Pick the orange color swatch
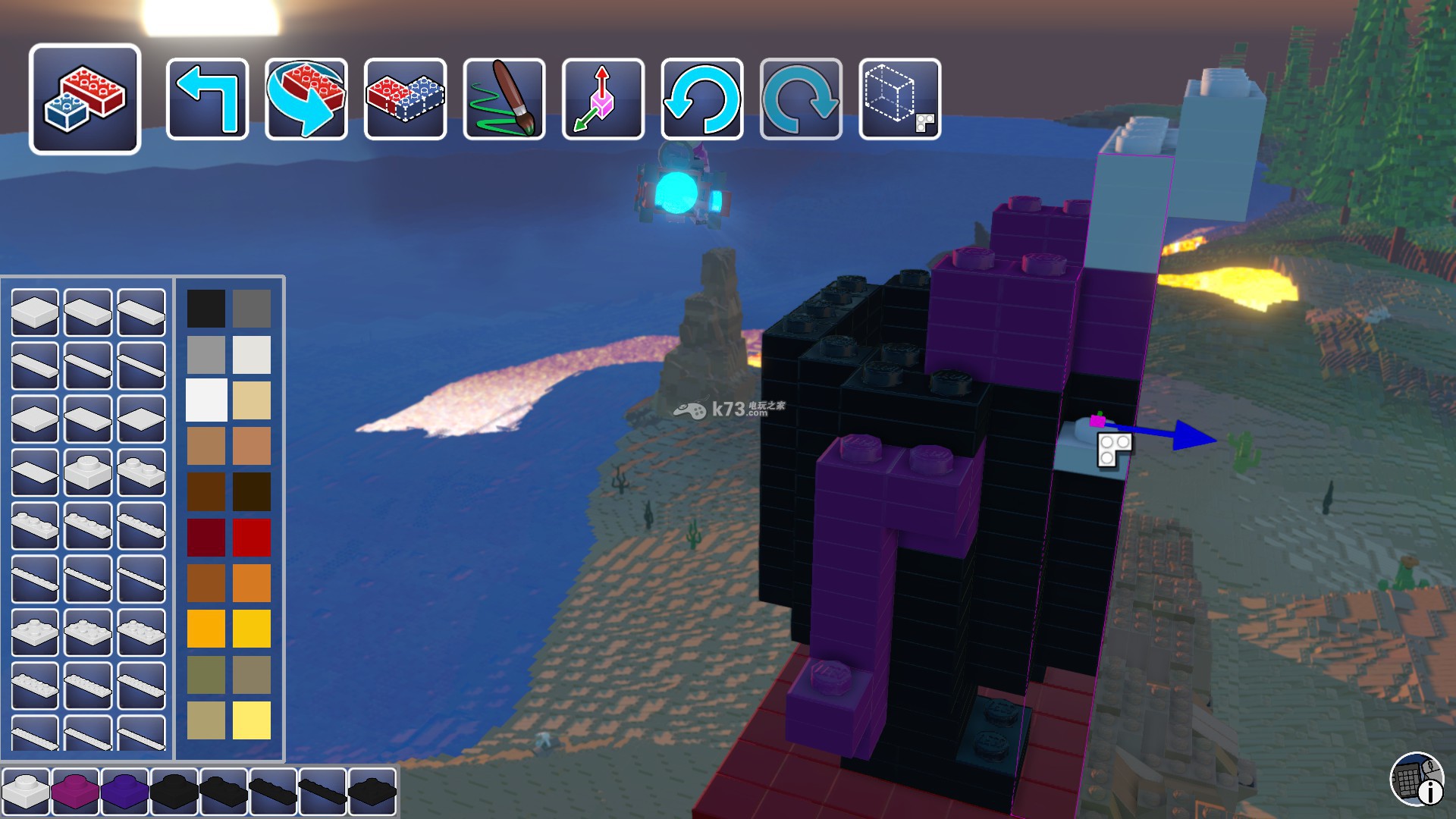Screen dimensions: 1456x819 coord(252,582)
